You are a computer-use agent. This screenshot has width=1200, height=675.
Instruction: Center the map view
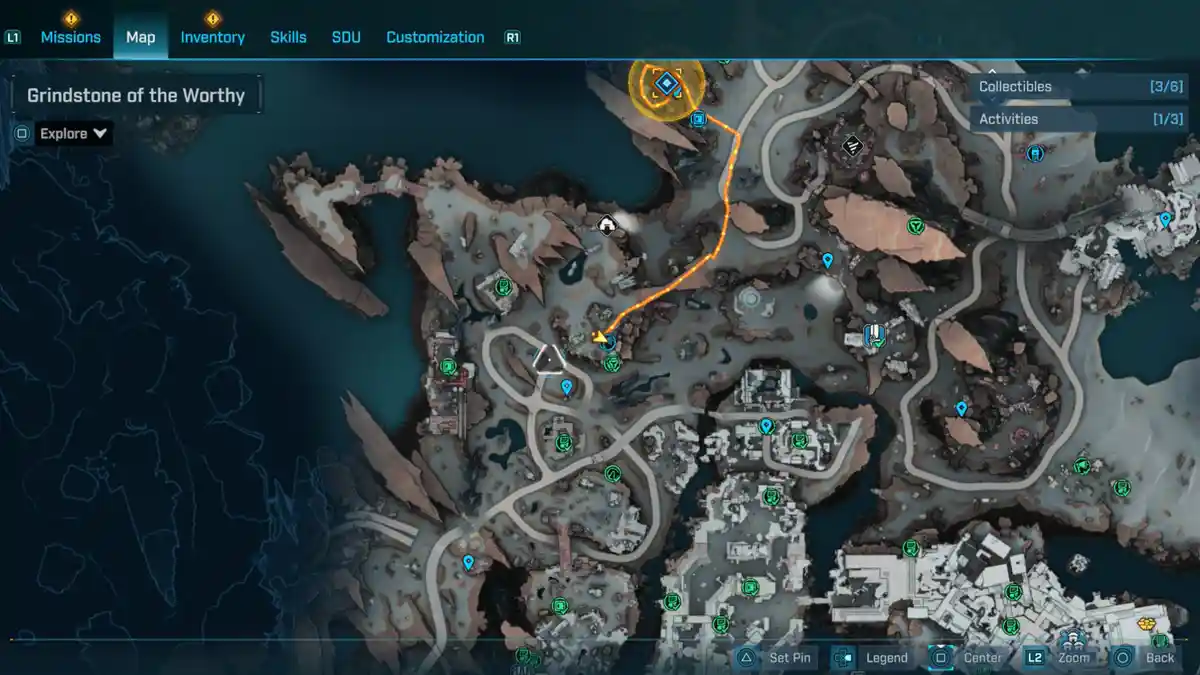pos(970,657)
